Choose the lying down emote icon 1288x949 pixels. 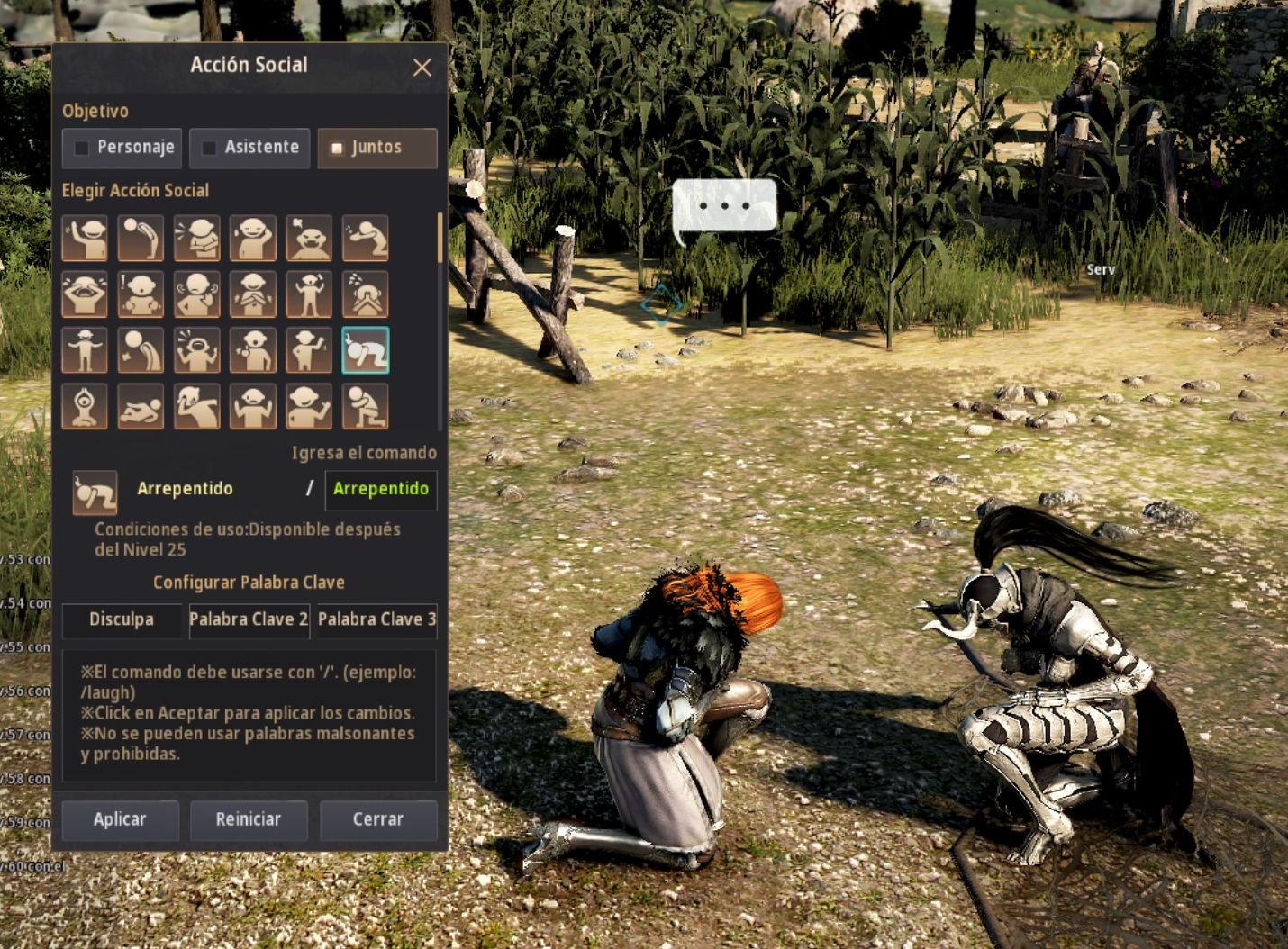click(141, 406)
